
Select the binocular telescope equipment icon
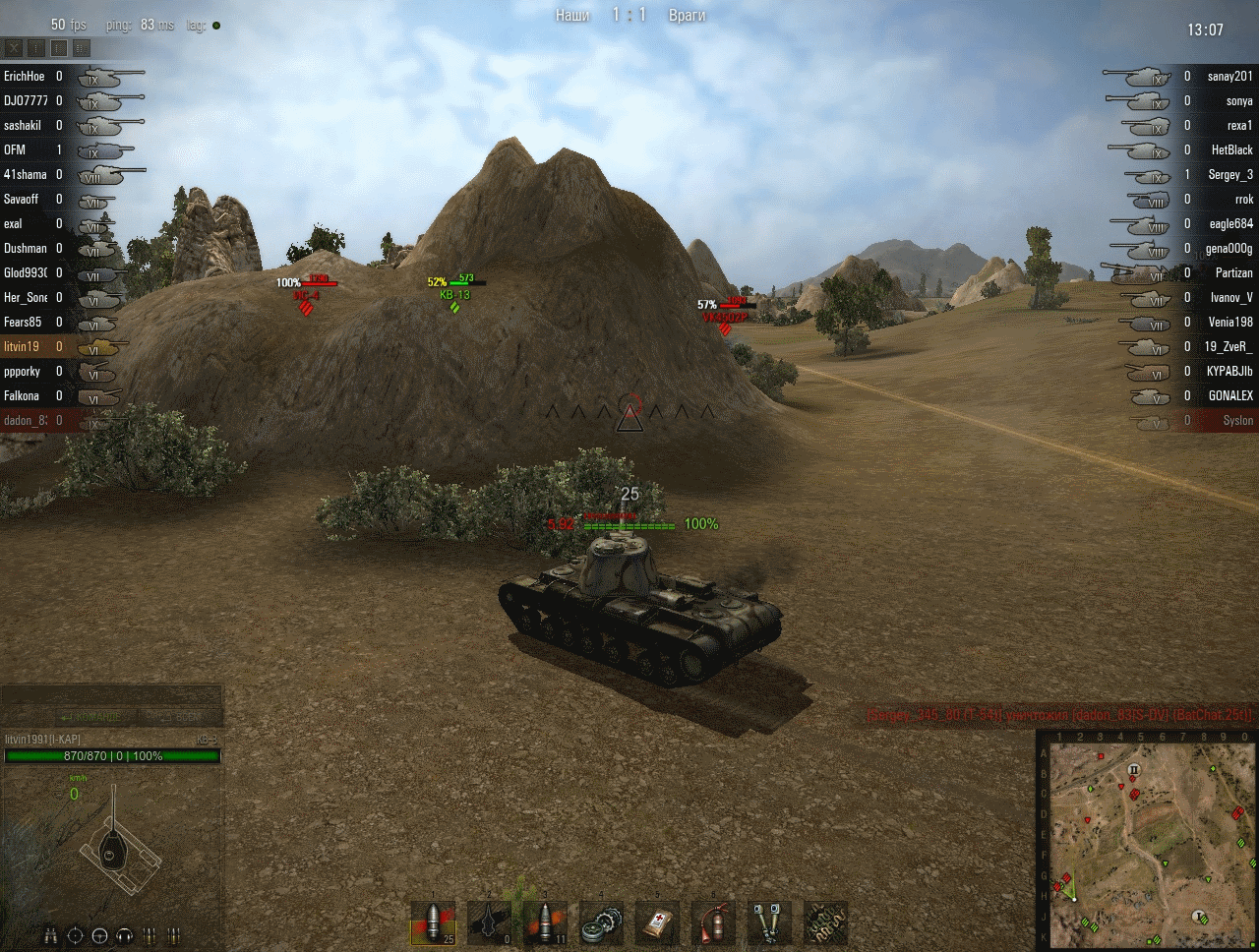click(769, 924)
